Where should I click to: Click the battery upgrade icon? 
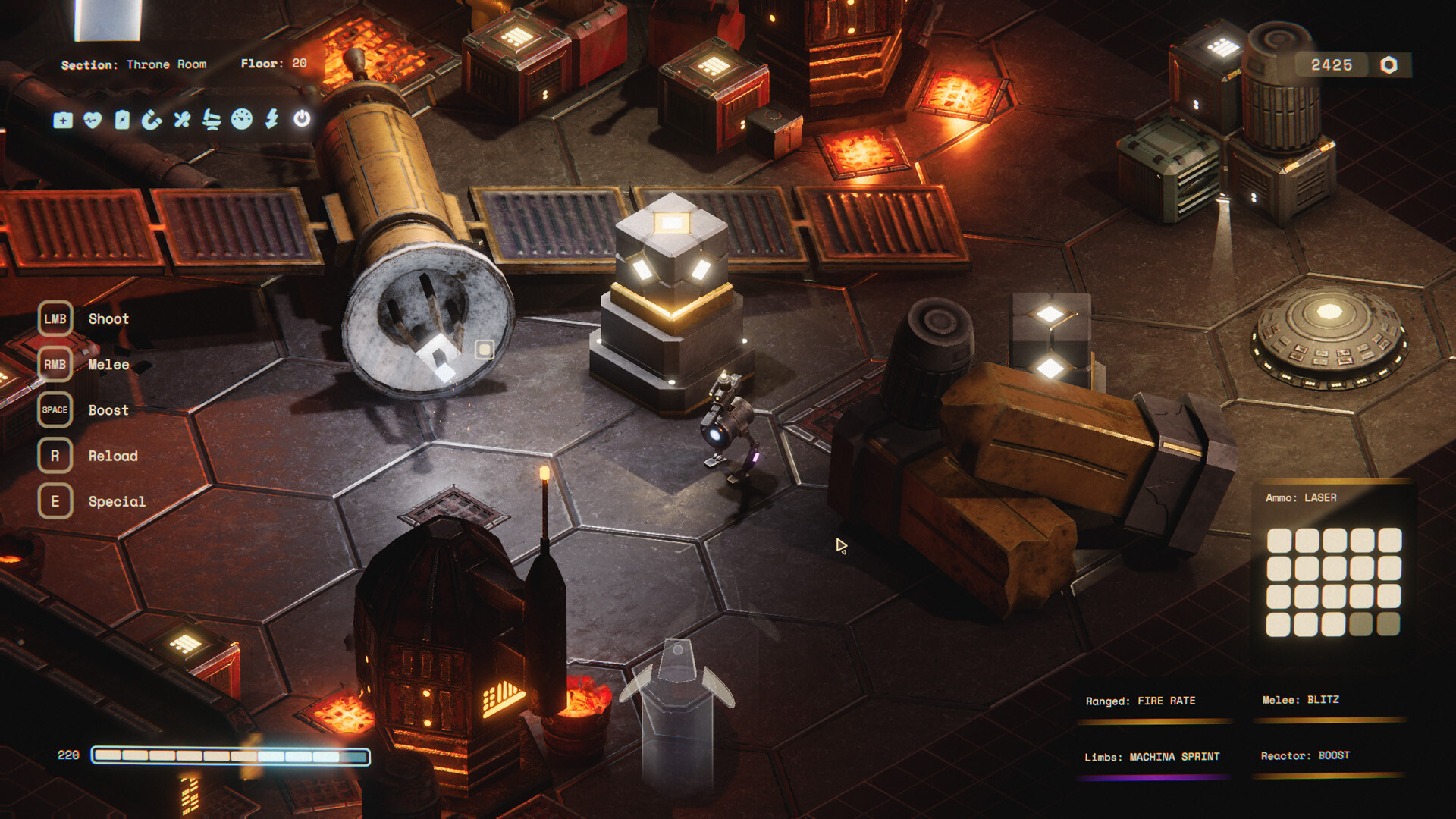122,120
